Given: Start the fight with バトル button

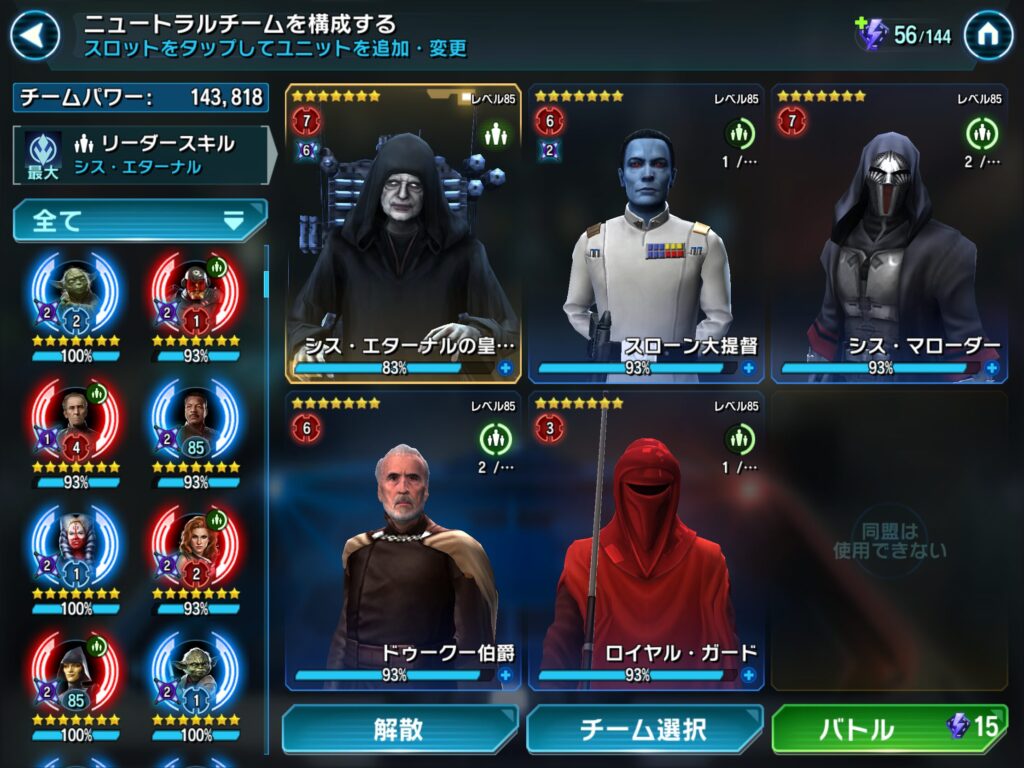Looking at the screenshot, I should [886, 729].
